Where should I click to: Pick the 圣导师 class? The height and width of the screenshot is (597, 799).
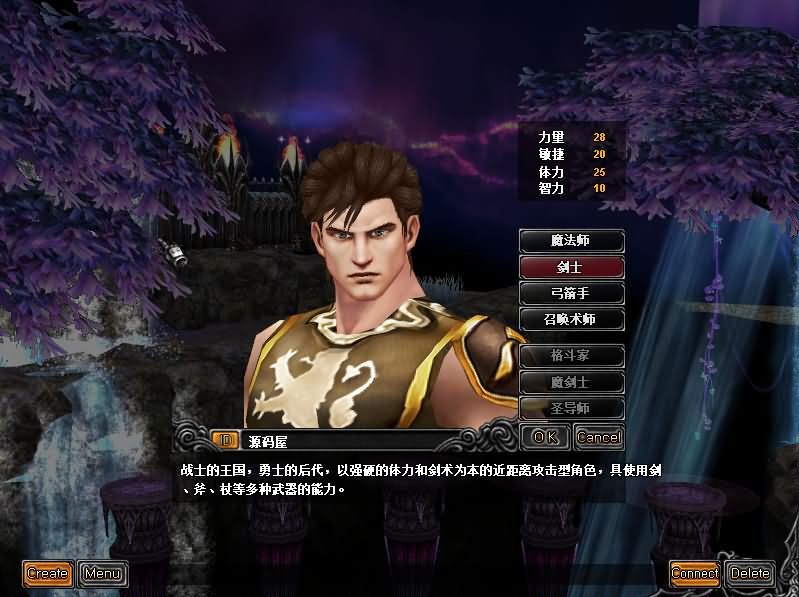coord(572,407)
